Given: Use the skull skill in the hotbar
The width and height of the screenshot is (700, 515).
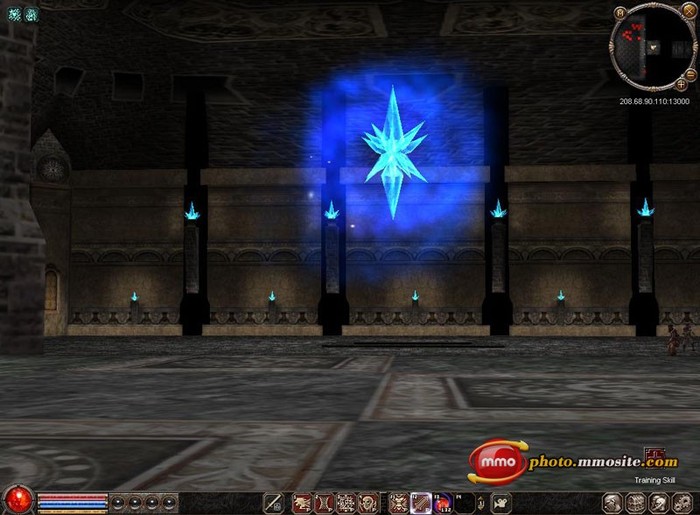Looking at the screenshot, I should (x=369, y=502).
